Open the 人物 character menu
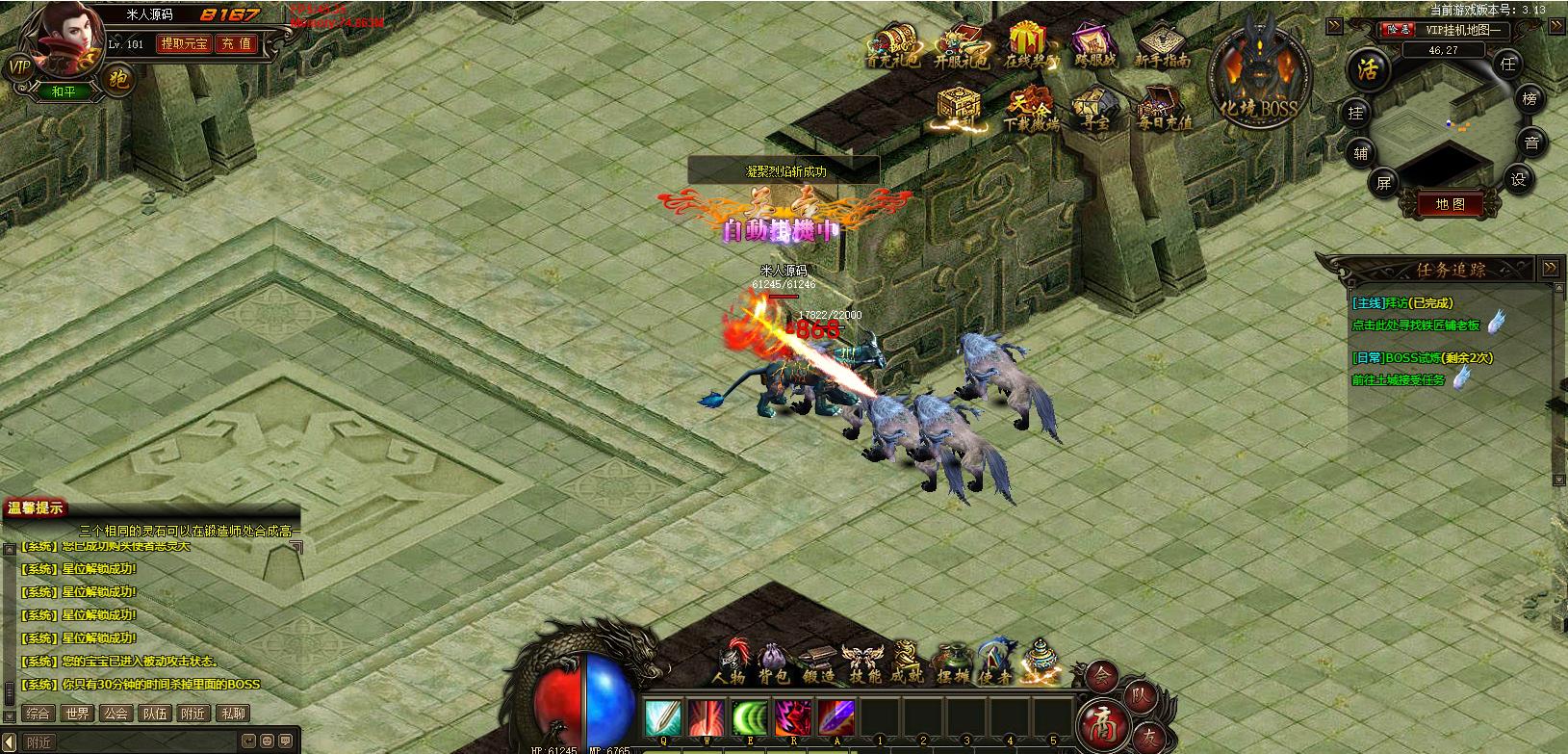This screenshot has width=1568, height=754. pyautogui.click(x=732, y=663)
